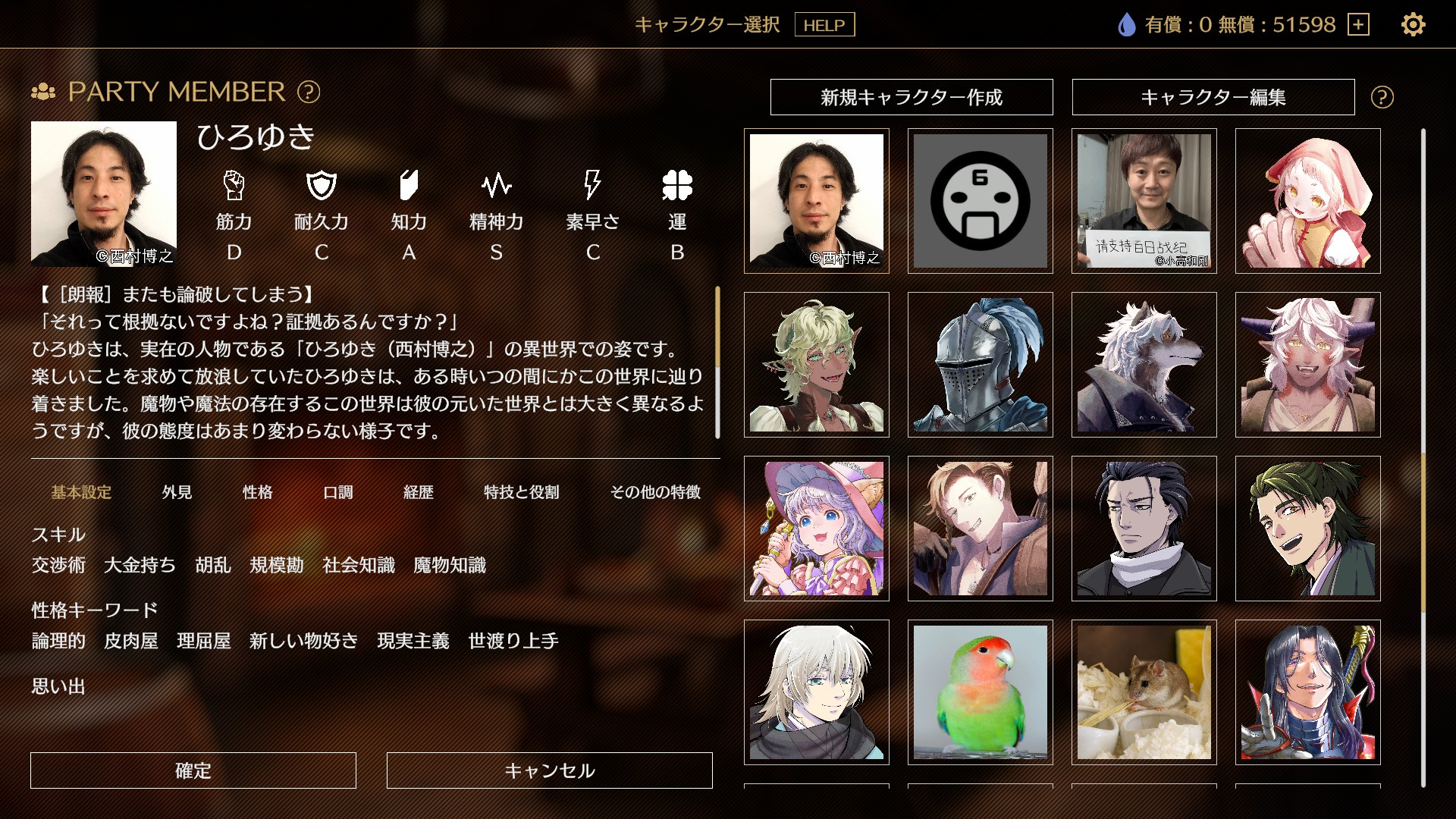This screenshot has width=1456, height=819.
Task: Click the water drop currency icon
Action: click(1126, 24)
